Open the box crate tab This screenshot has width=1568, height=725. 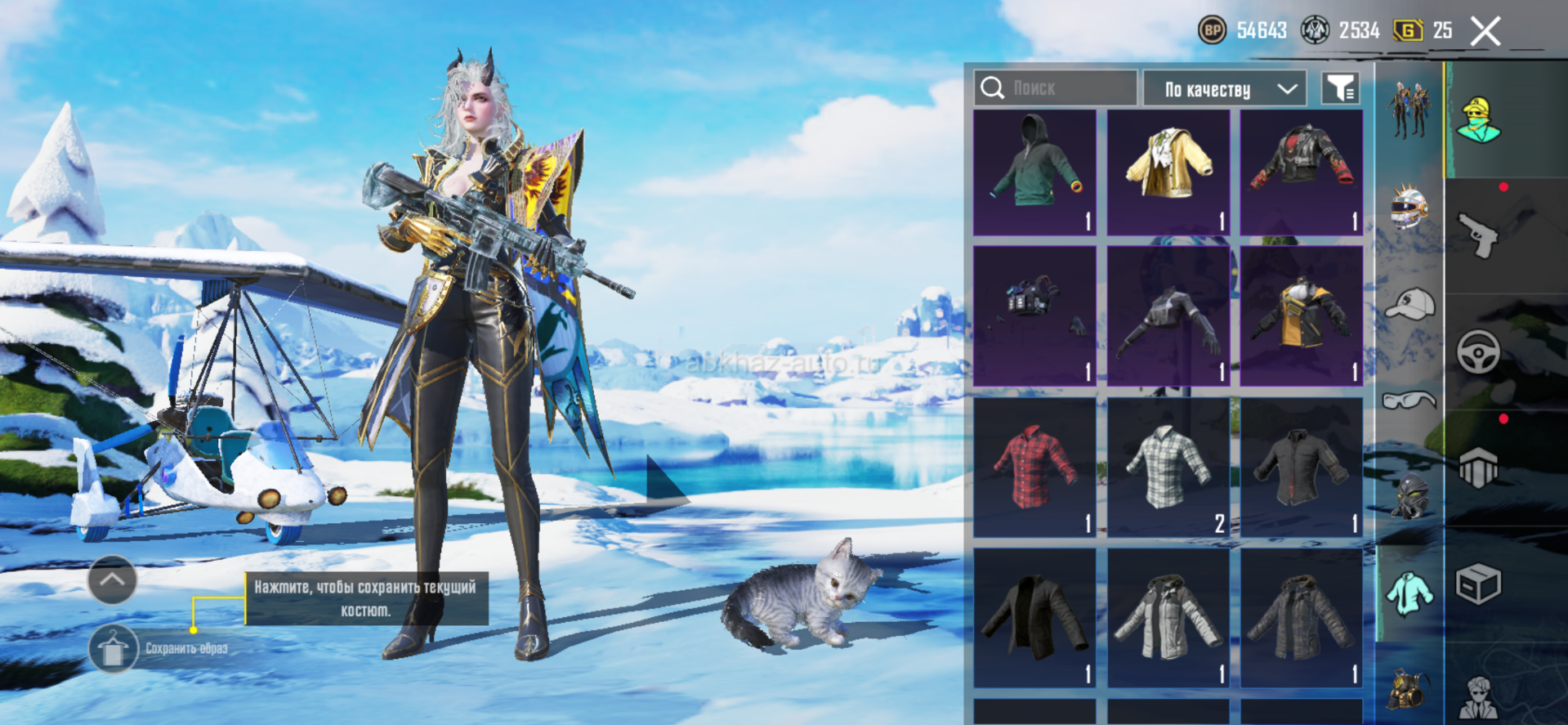(1478, 584)
